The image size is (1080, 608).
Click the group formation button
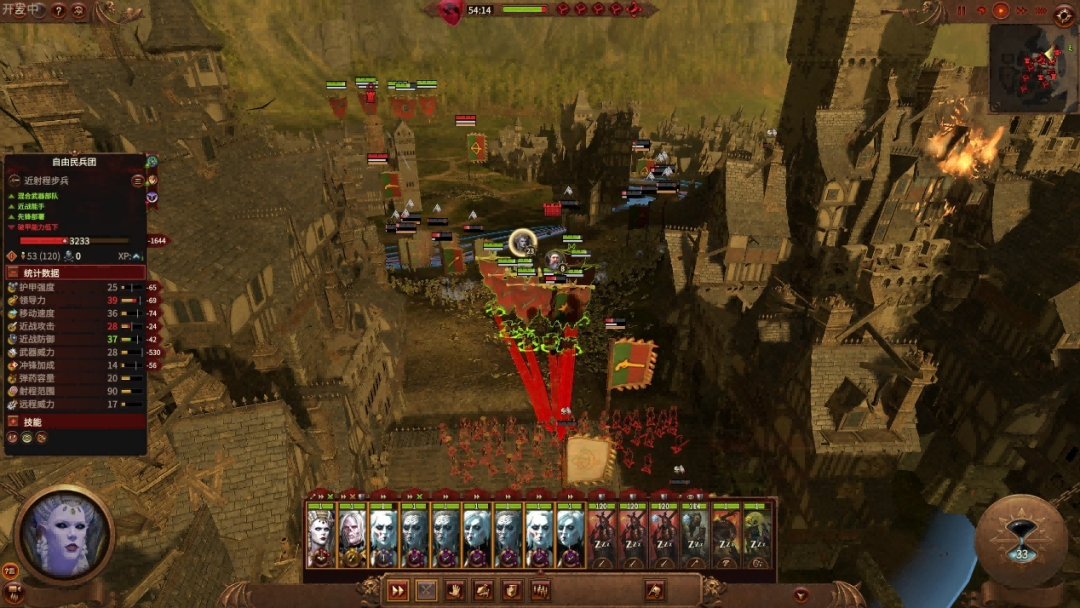click(x=541, y=590)
